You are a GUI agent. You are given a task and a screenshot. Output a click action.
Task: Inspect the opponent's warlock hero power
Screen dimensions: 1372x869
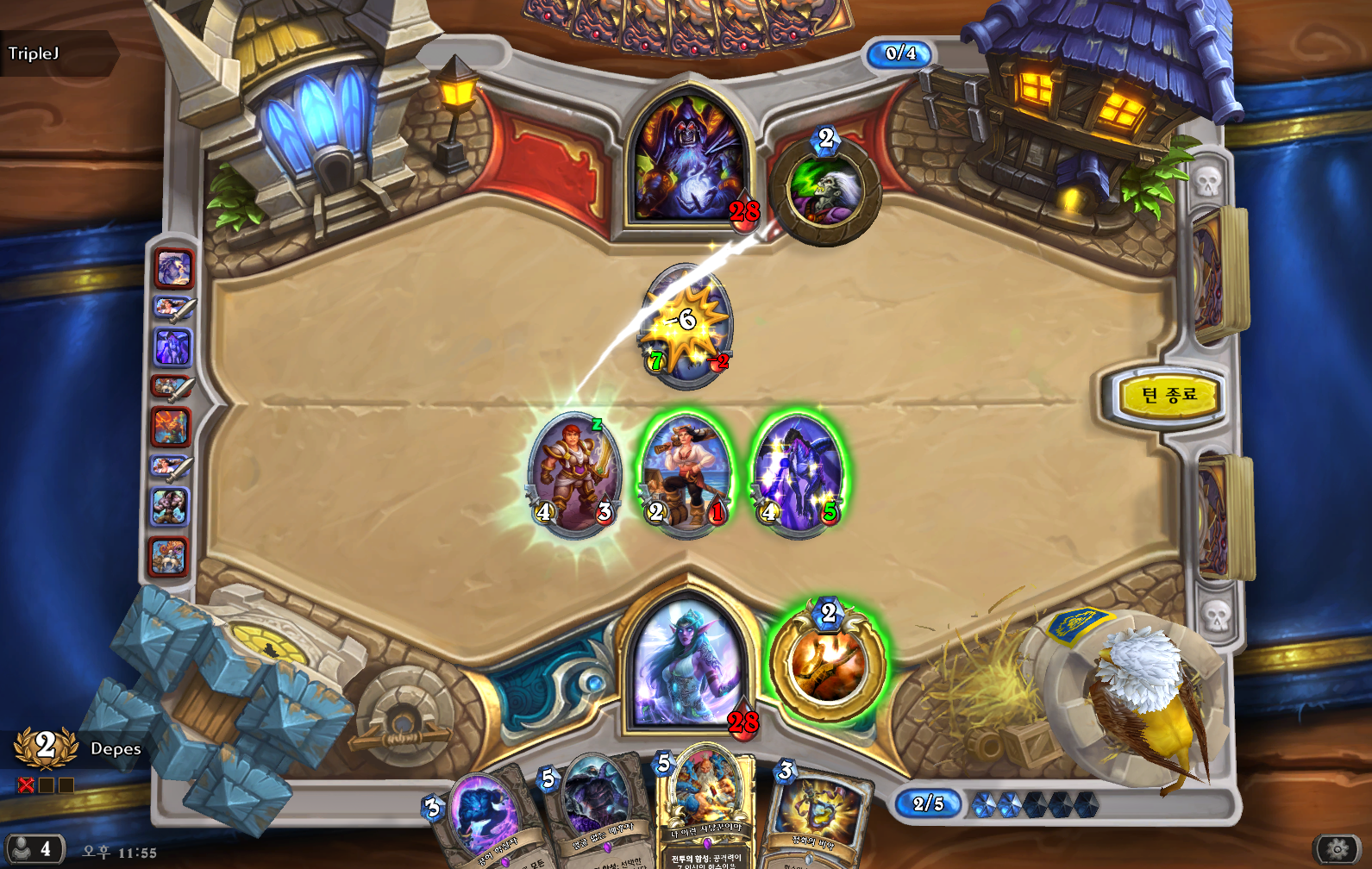pos(826,188)
